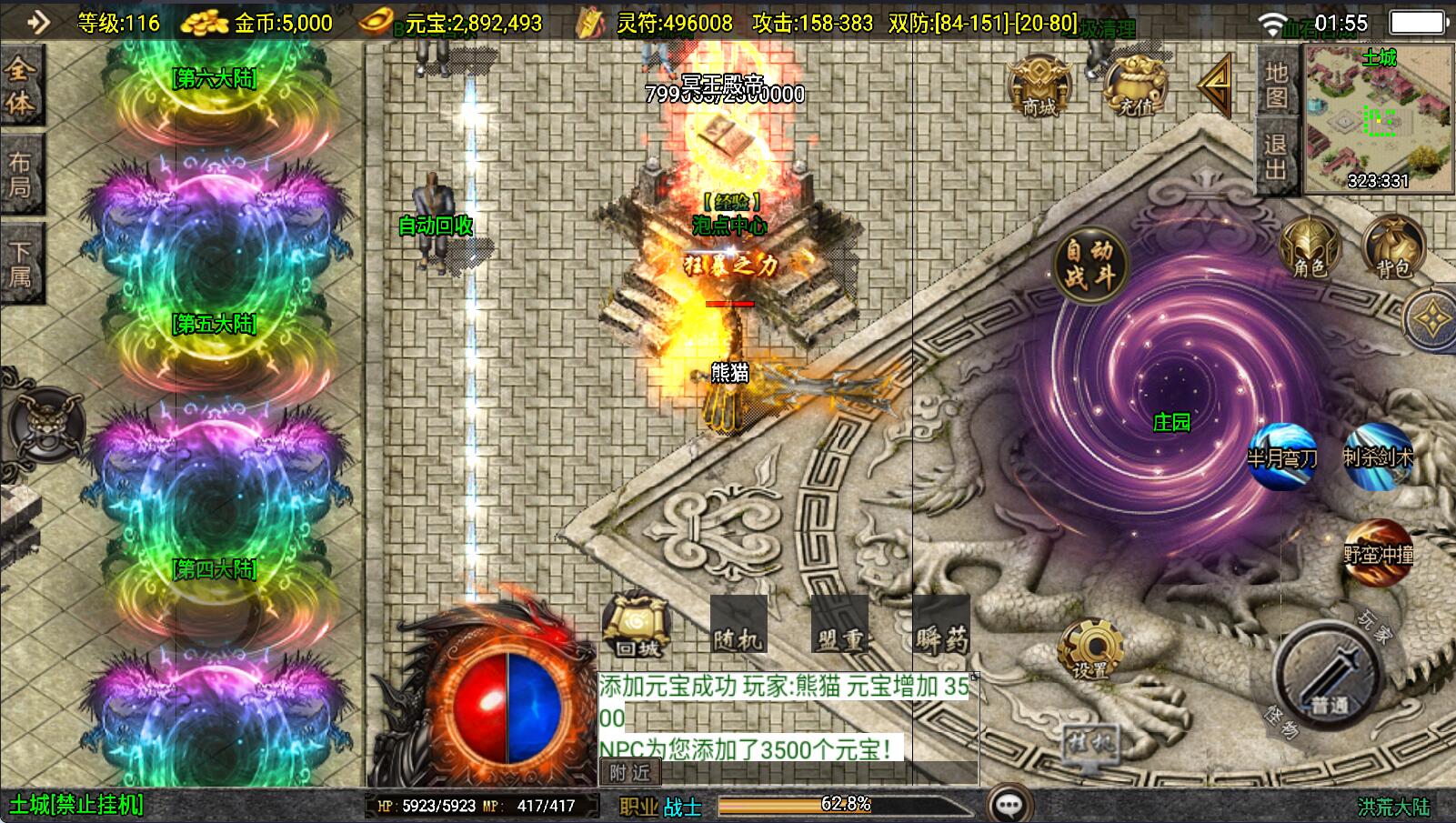The image size is (1456, 823).
Task: Use the 瞬药 potion slot
Action: pos(940,625)
